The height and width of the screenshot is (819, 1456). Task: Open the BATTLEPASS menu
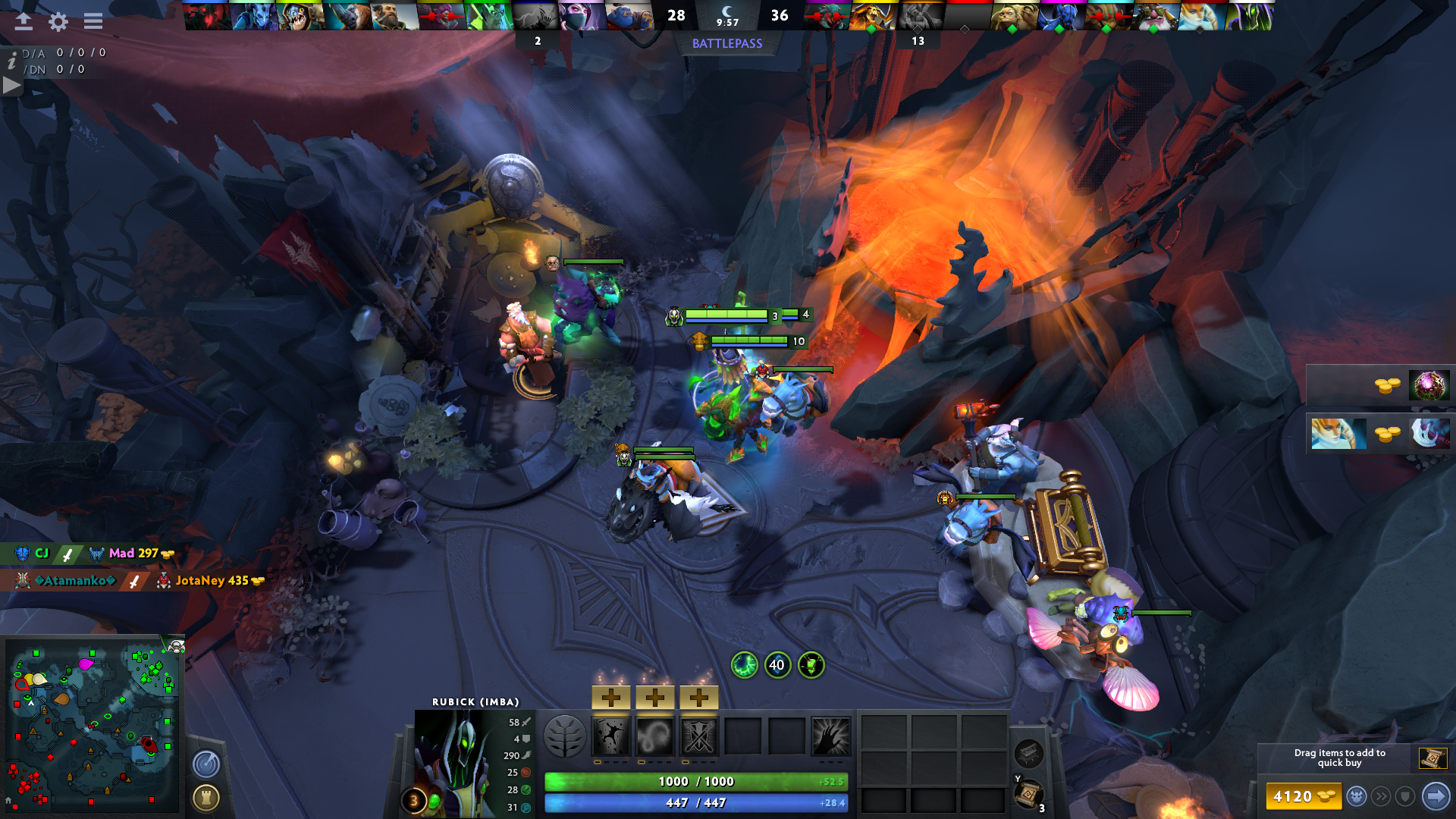click(x=726, y=44)
